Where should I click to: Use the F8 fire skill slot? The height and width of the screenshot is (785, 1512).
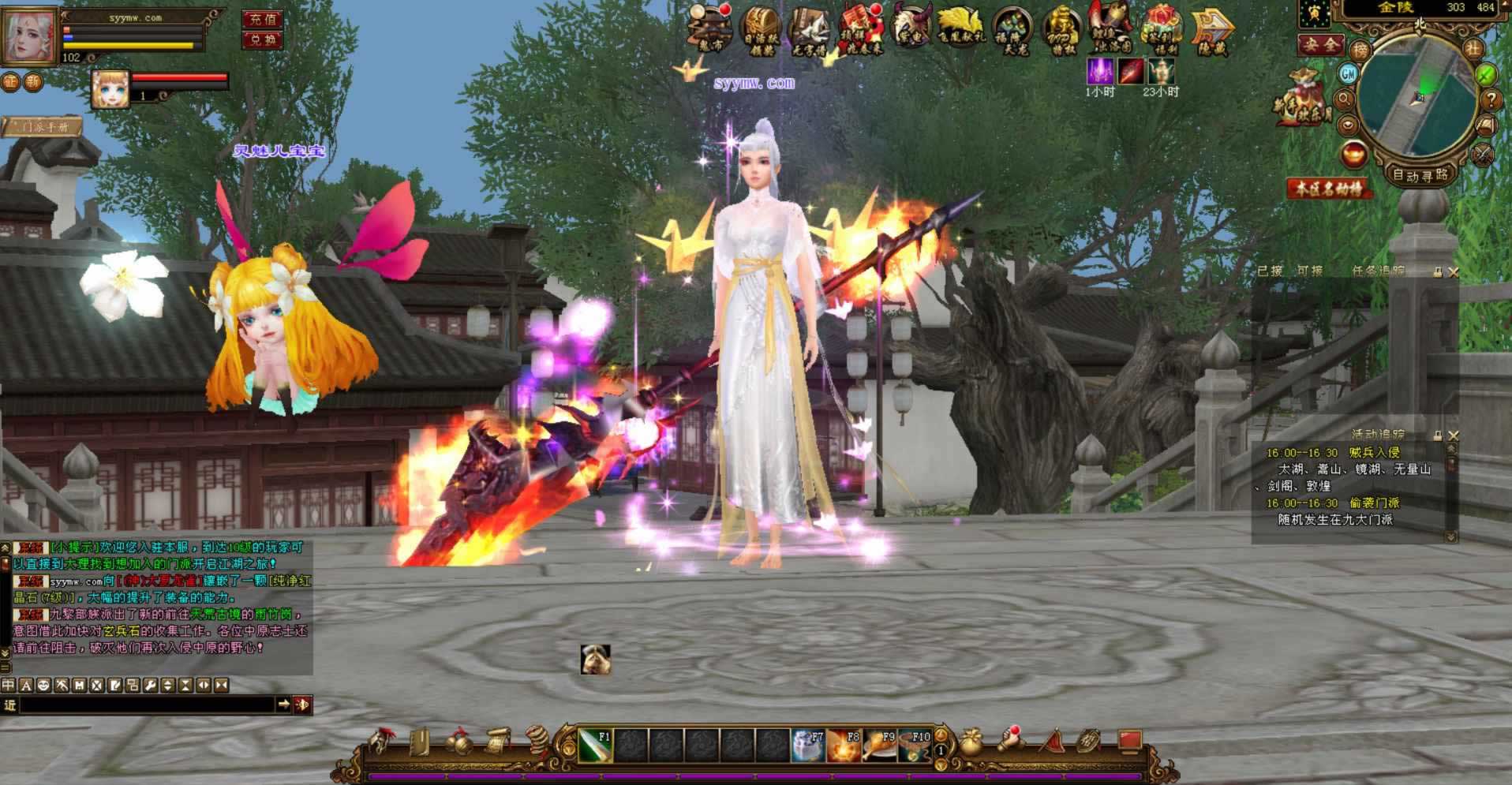[844, 746]
